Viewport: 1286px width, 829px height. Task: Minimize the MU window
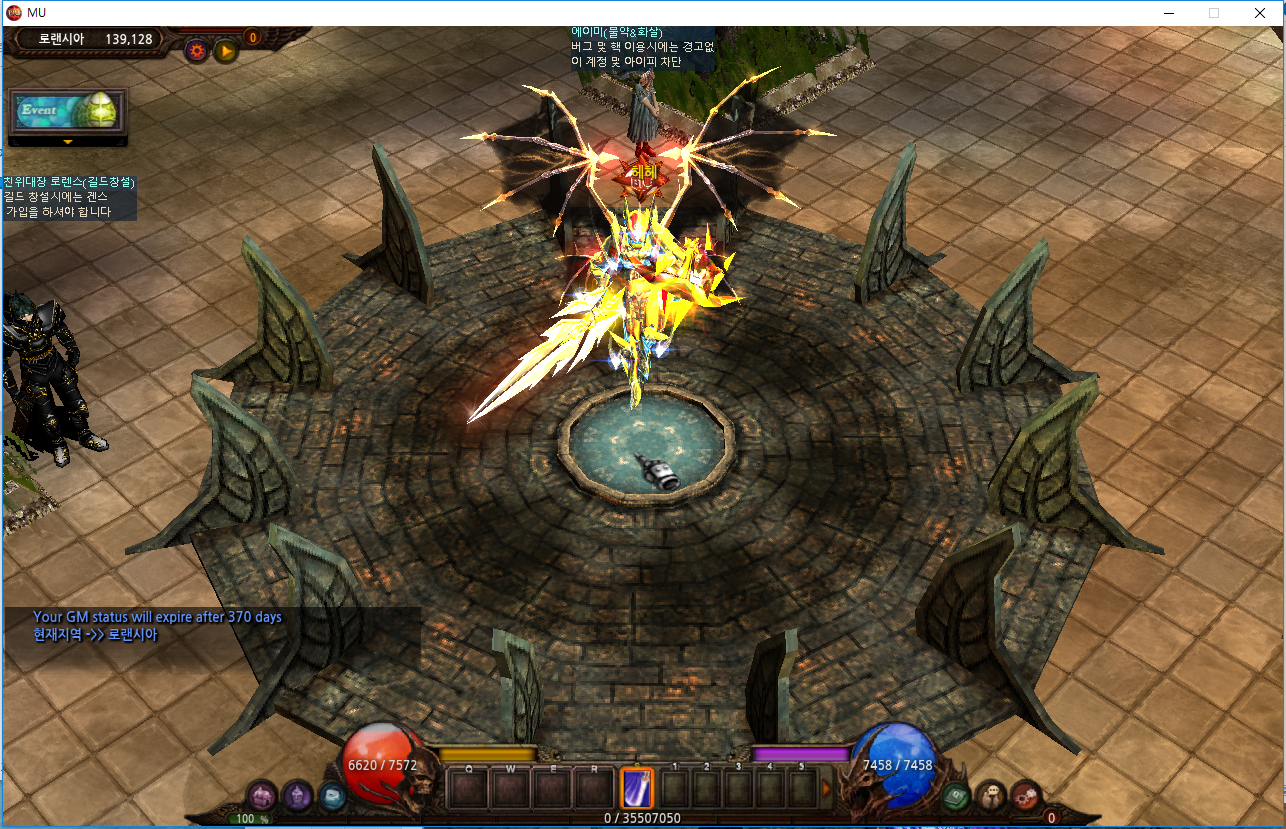coord(1168,13)
